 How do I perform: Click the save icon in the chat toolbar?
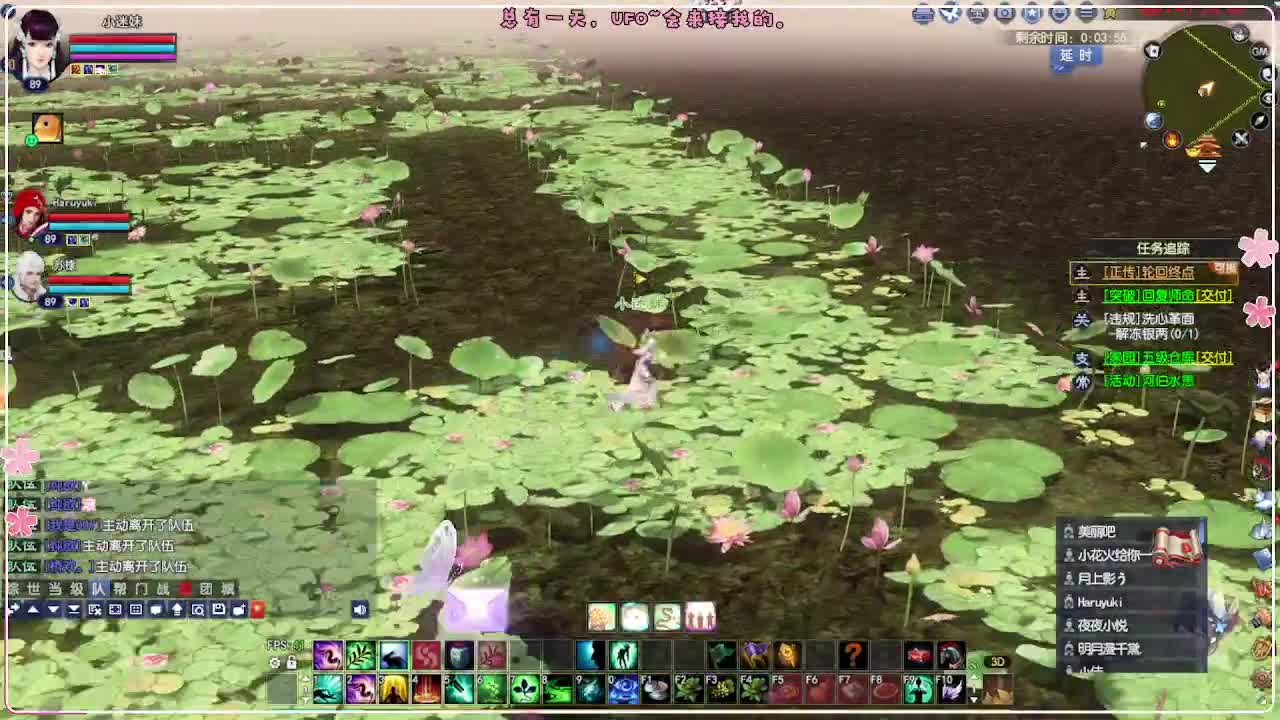(219, 610)
